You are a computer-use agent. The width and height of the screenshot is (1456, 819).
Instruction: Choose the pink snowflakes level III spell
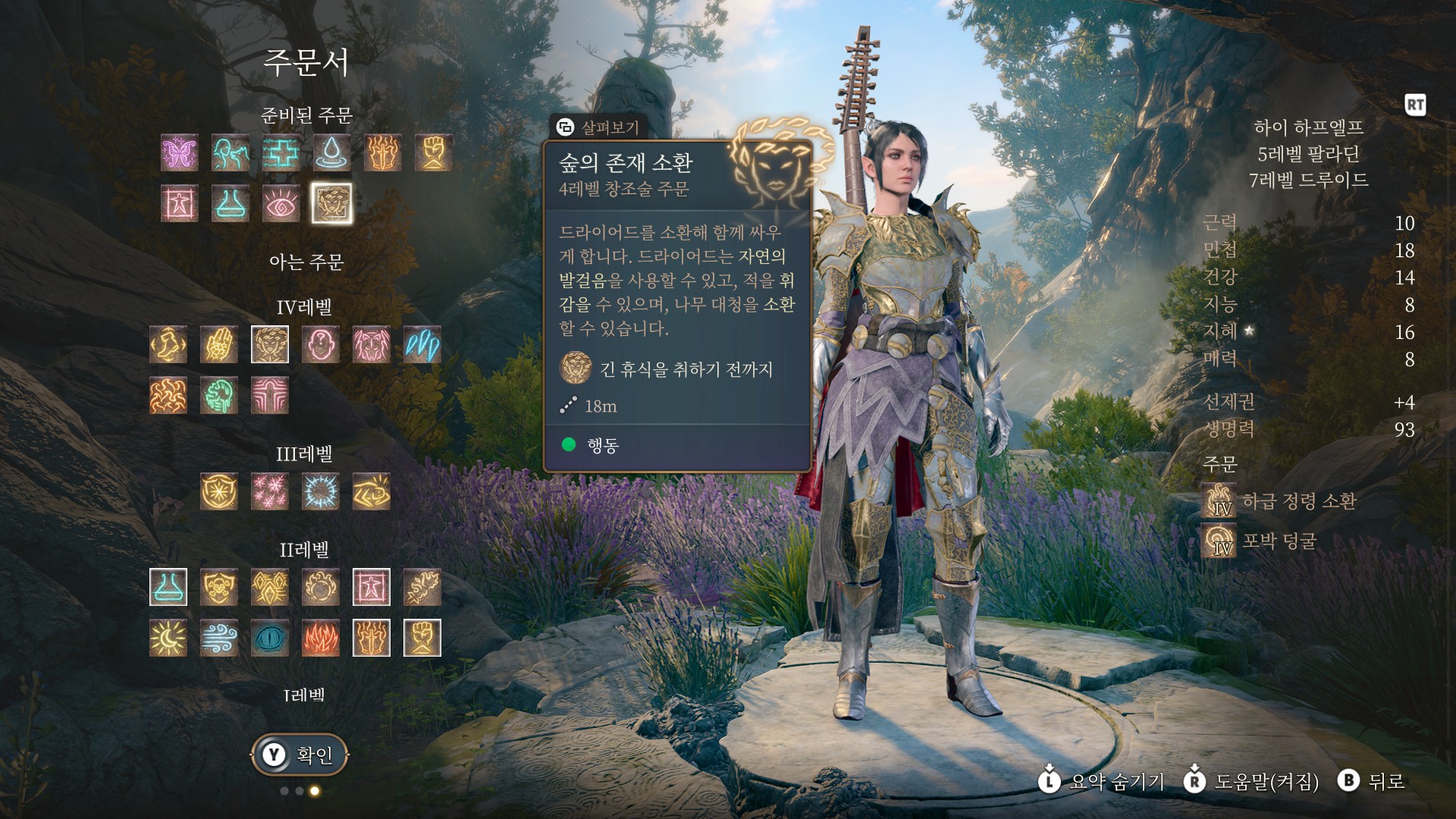[x=269, y=491]
